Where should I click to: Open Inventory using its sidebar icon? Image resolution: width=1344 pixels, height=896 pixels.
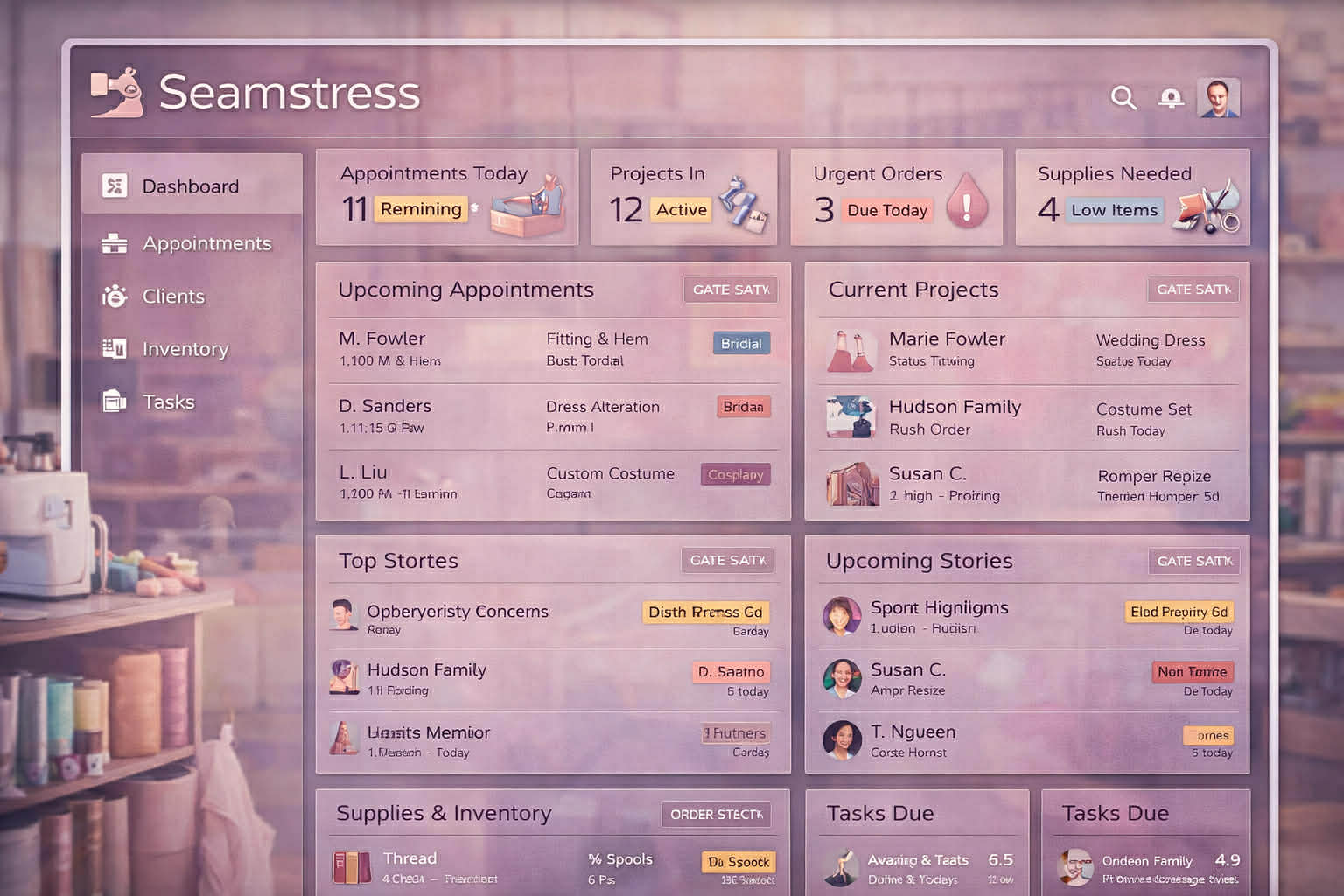coord(113,348)
